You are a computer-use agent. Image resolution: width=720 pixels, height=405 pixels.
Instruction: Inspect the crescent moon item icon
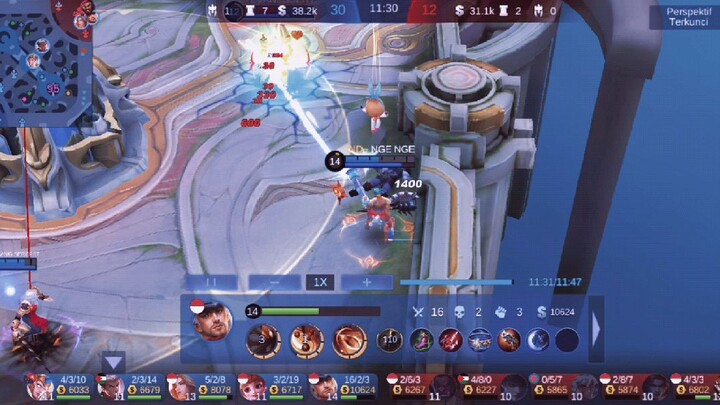pyautogui.click(x=538, y=340)
